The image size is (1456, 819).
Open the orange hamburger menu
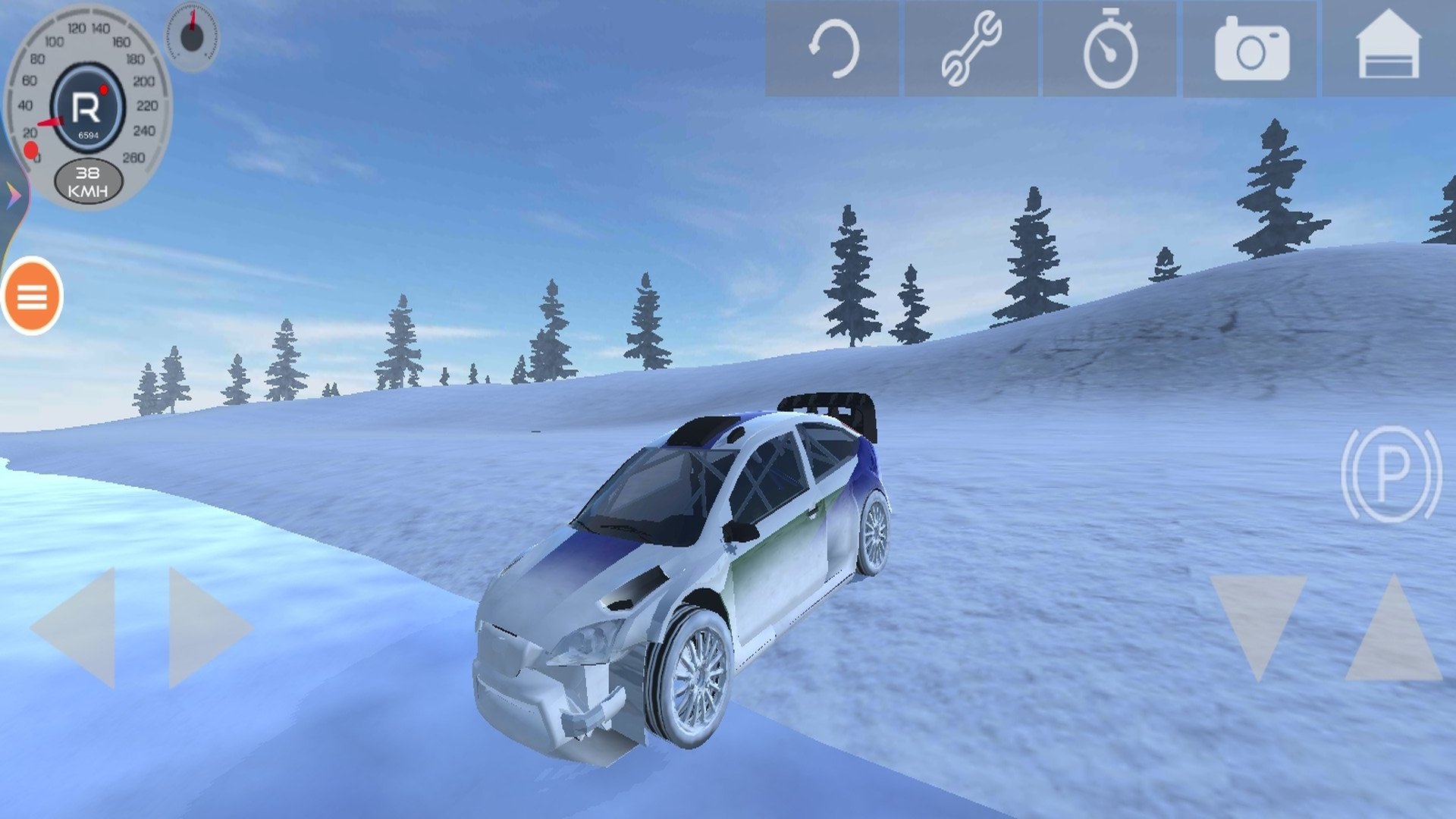click(x=32, y=297)
